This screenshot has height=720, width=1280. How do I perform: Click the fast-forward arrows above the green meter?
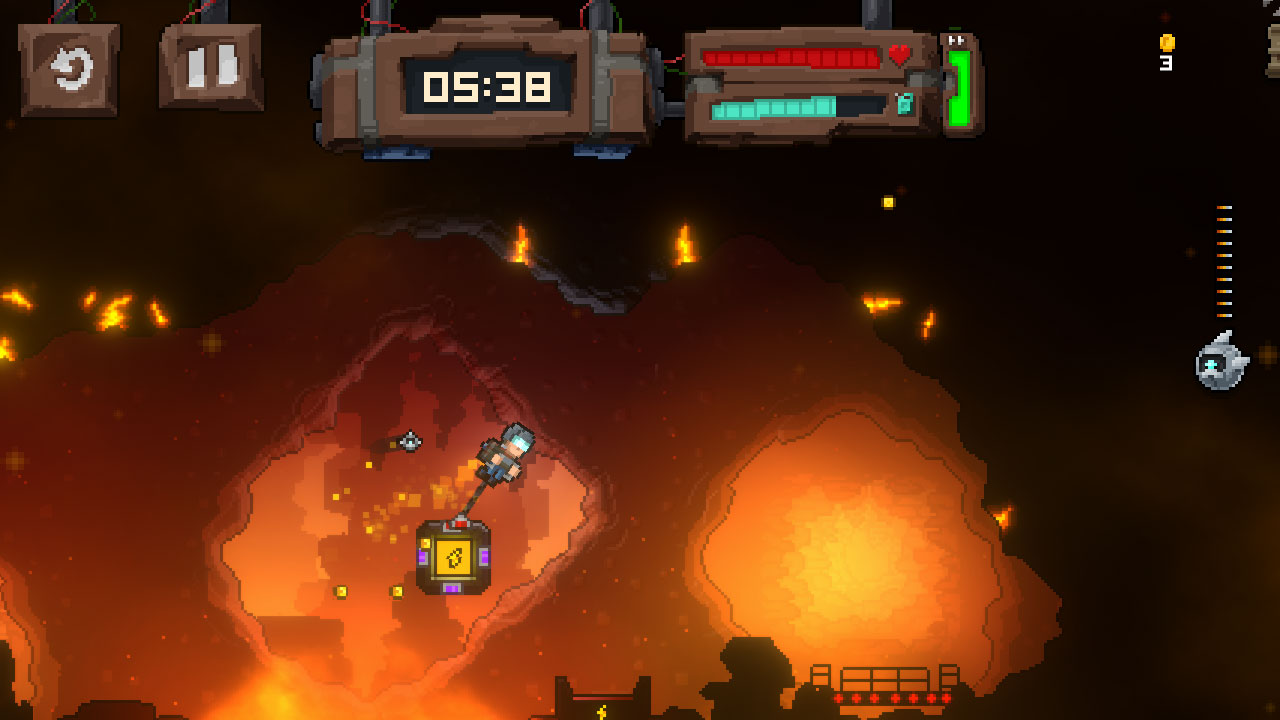pyautogui.click(x=954, y=39)
